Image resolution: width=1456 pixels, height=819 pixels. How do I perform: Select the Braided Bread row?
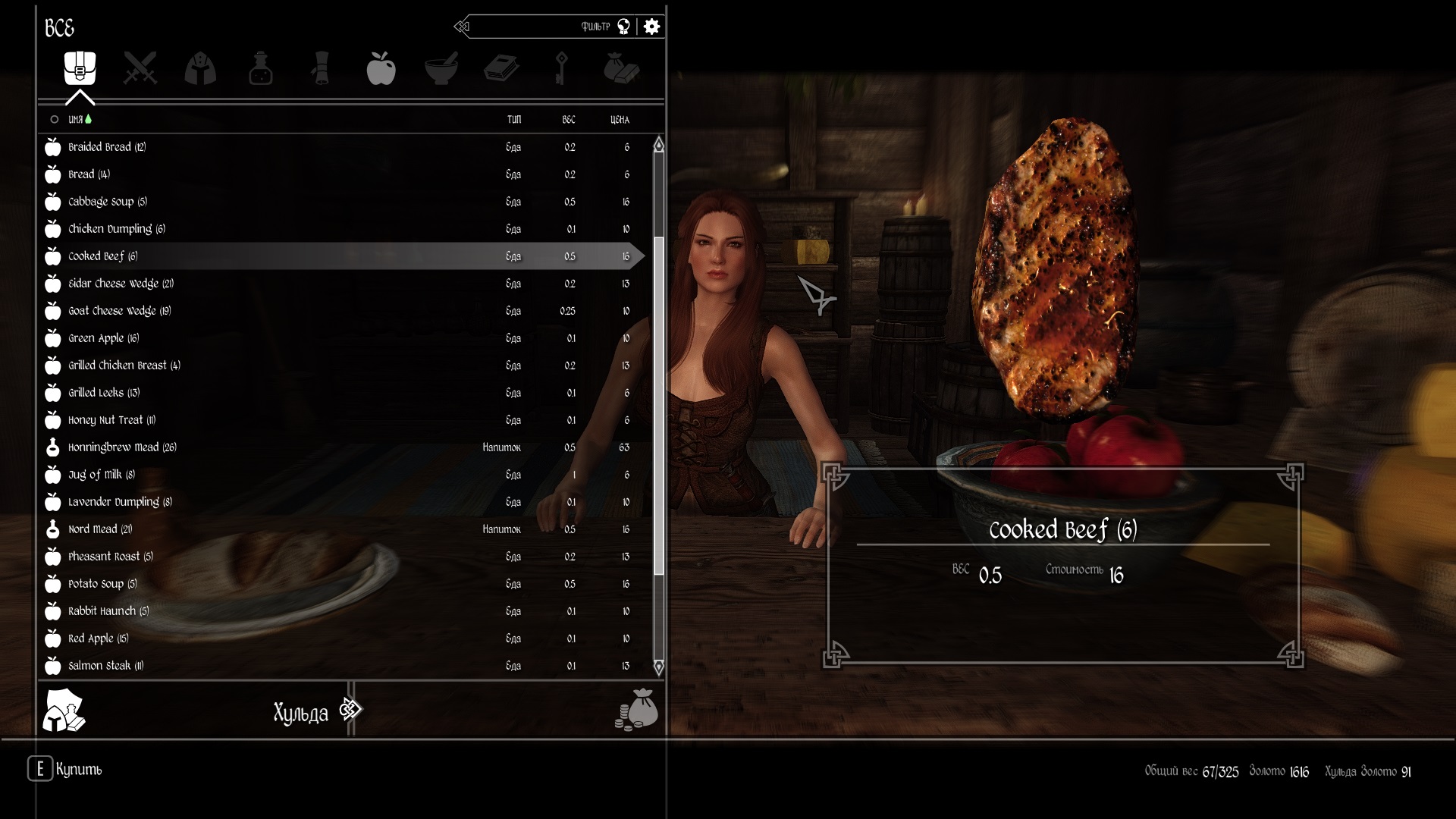click(x=106, y=147)
